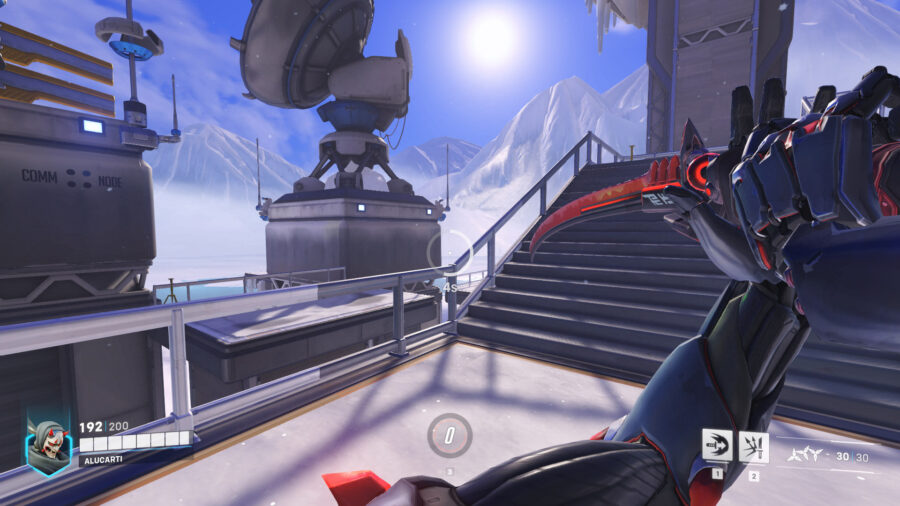Click the ultimate charge meter circle
This screenshot has width=900, height=506.
450,435
